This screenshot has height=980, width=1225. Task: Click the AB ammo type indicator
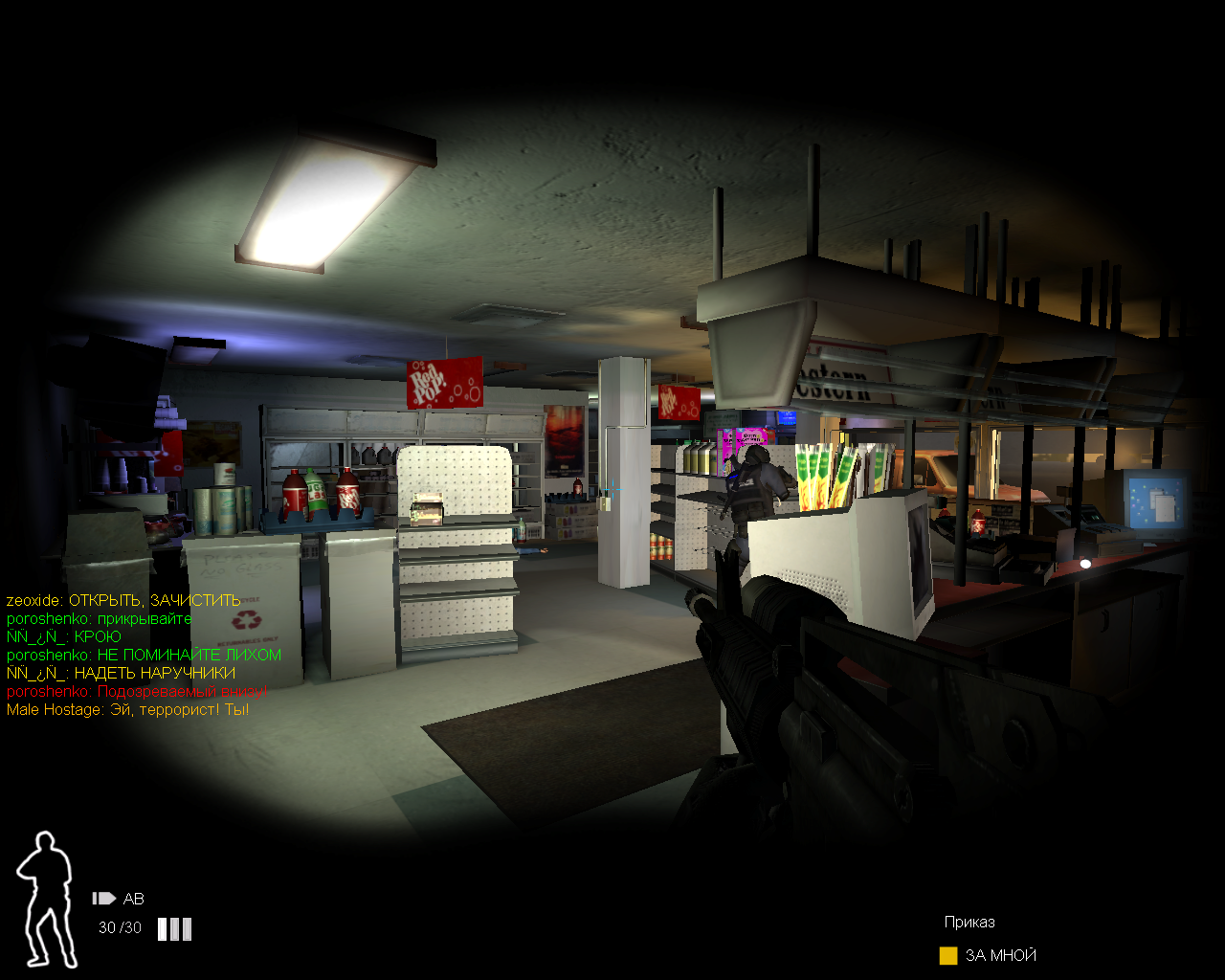pos(119,899)
